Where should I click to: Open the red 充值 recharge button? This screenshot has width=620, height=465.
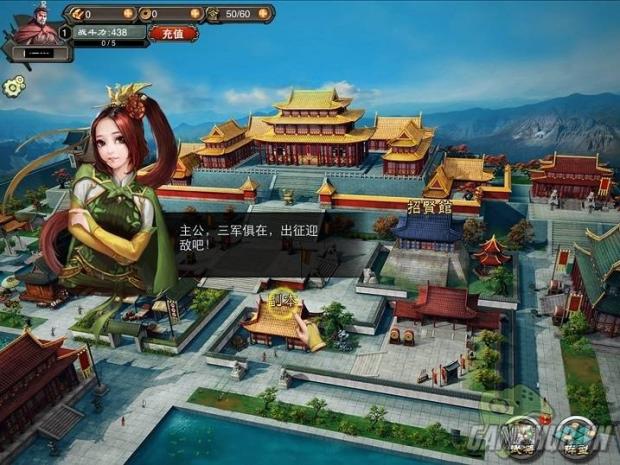tap(173, 32)
